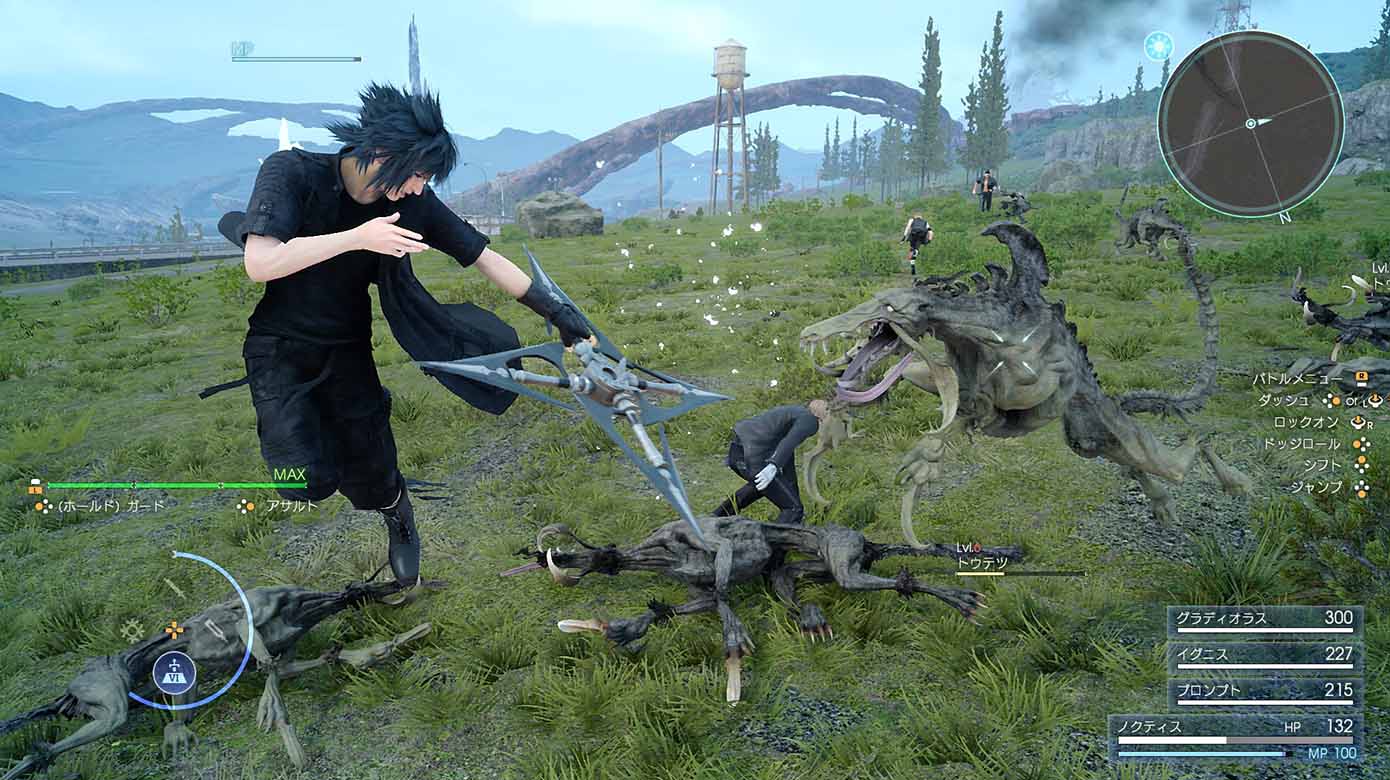
Task: Click the potion item icon beside guard bar
Action: pyautogui.click(x=34, y=488)
